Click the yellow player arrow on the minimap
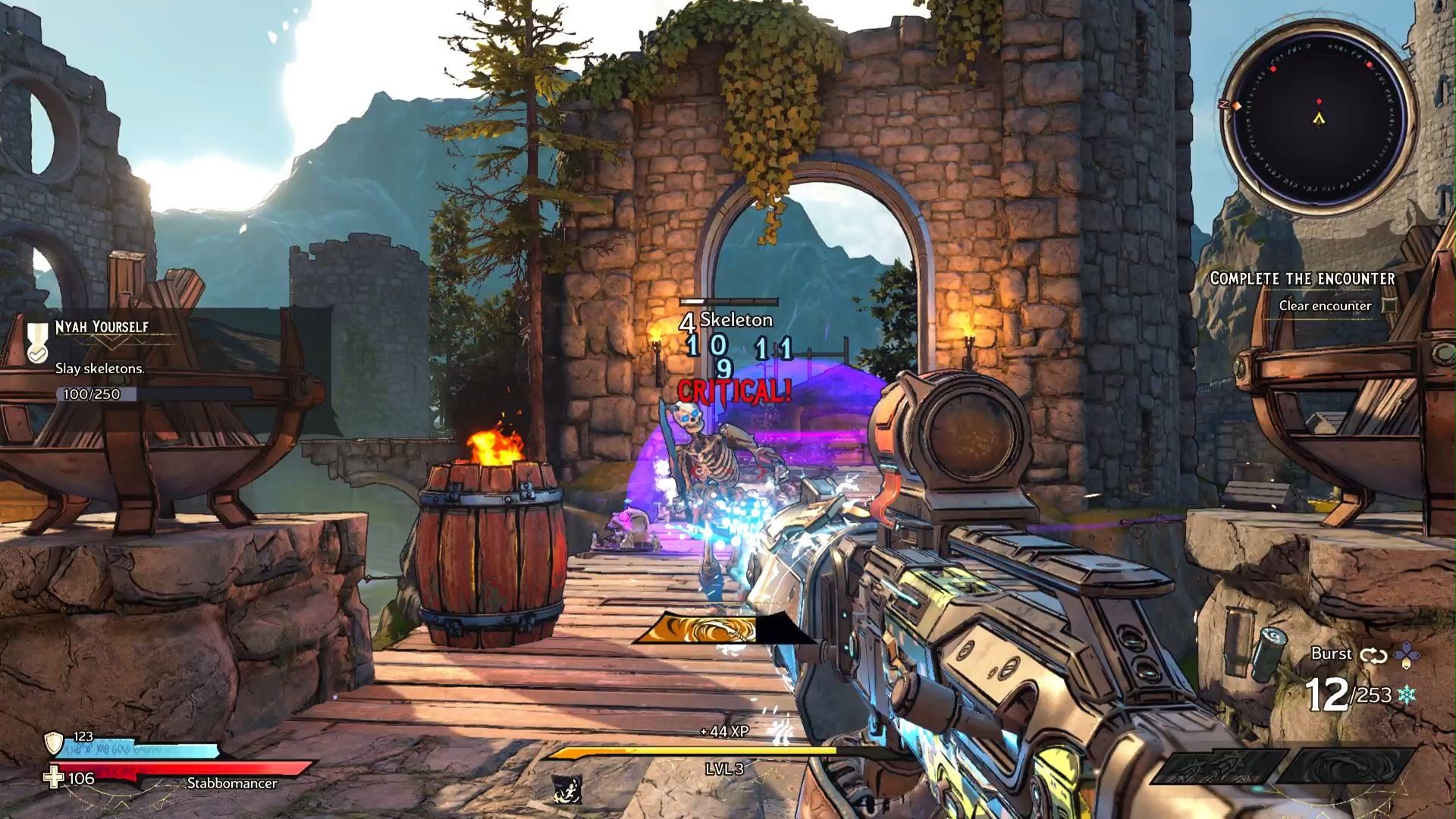The height and width of the screenshot is (819, 1456). [x=1319, y=119]
